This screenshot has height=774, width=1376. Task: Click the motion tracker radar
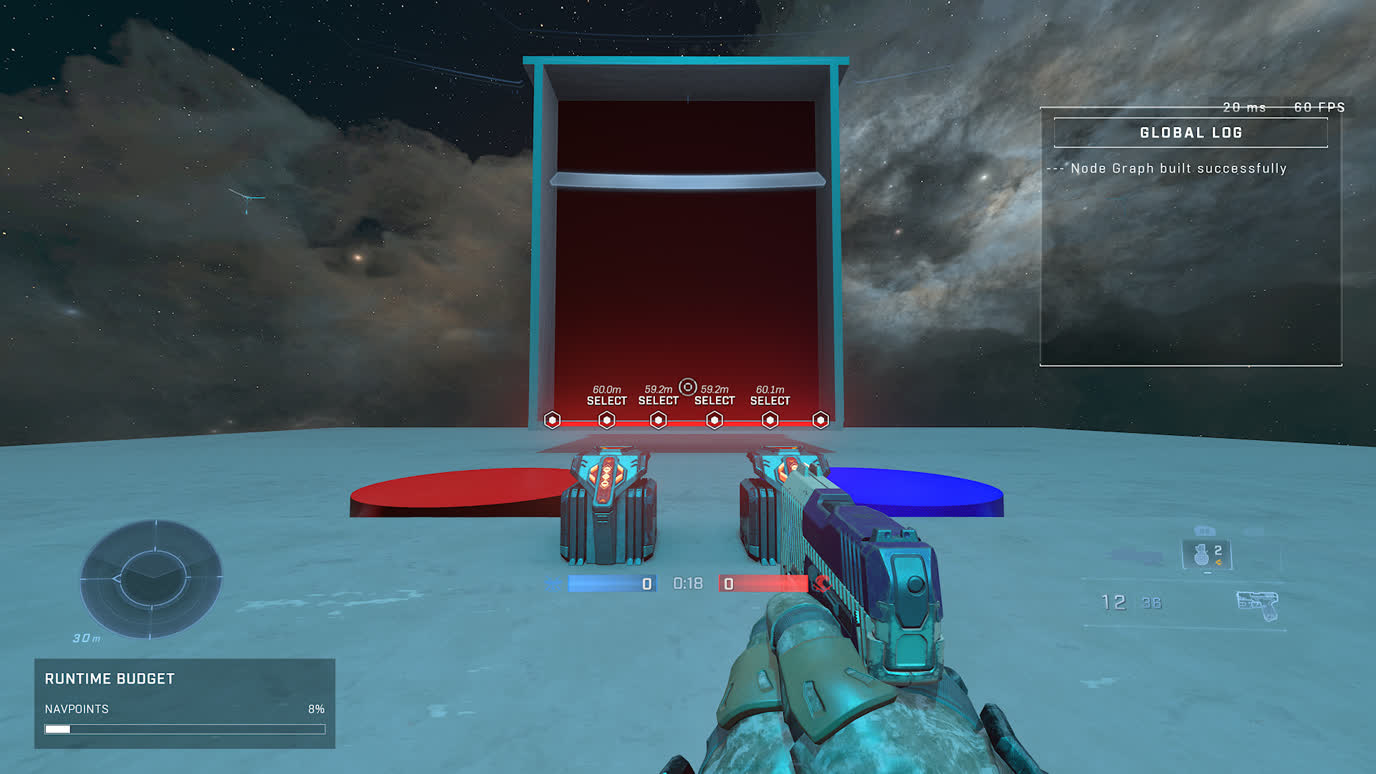[x=150, y=579]
